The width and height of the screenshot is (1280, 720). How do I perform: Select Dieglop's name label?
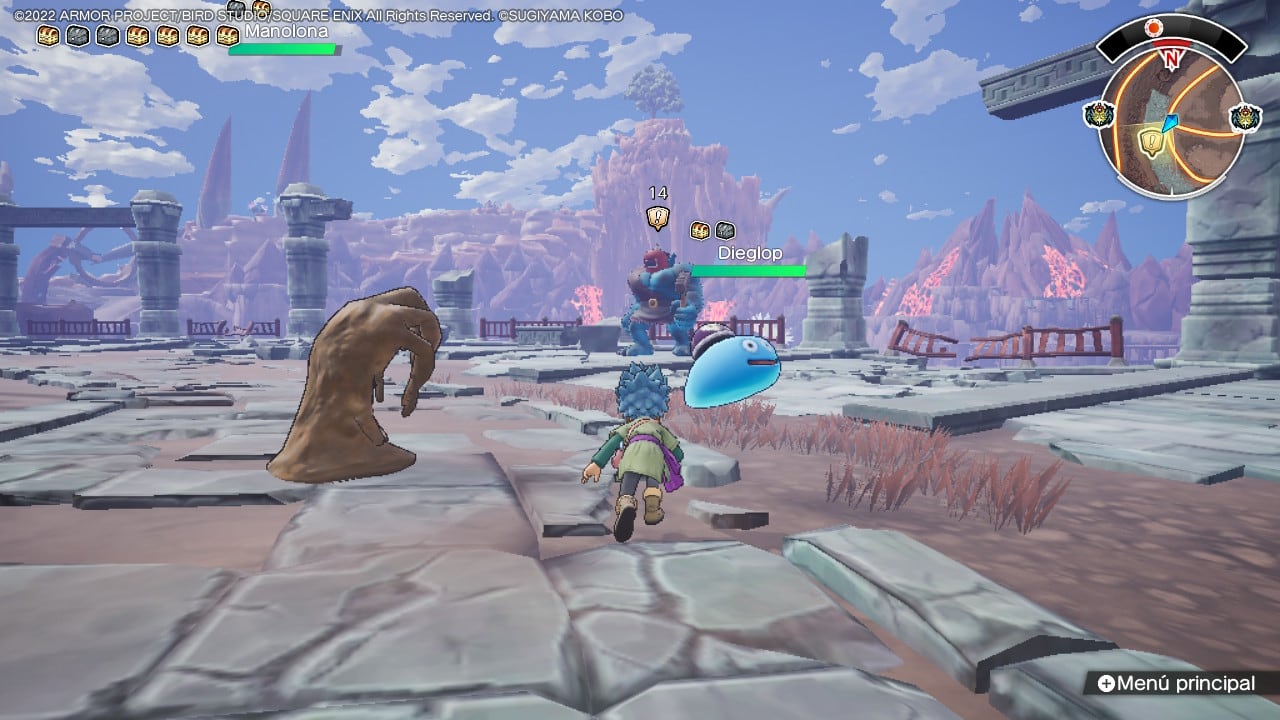point(749,253)
